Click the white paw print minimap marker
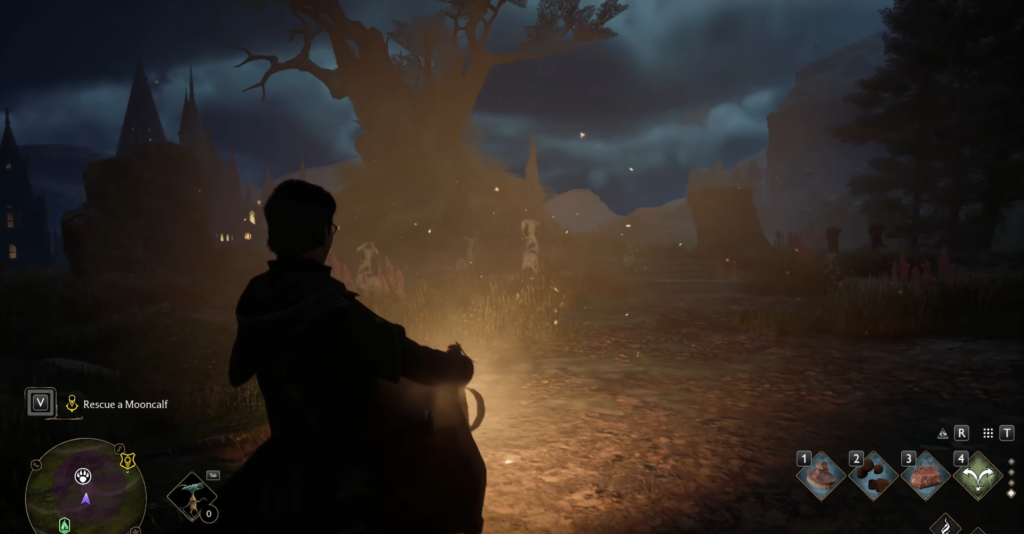 83,476
